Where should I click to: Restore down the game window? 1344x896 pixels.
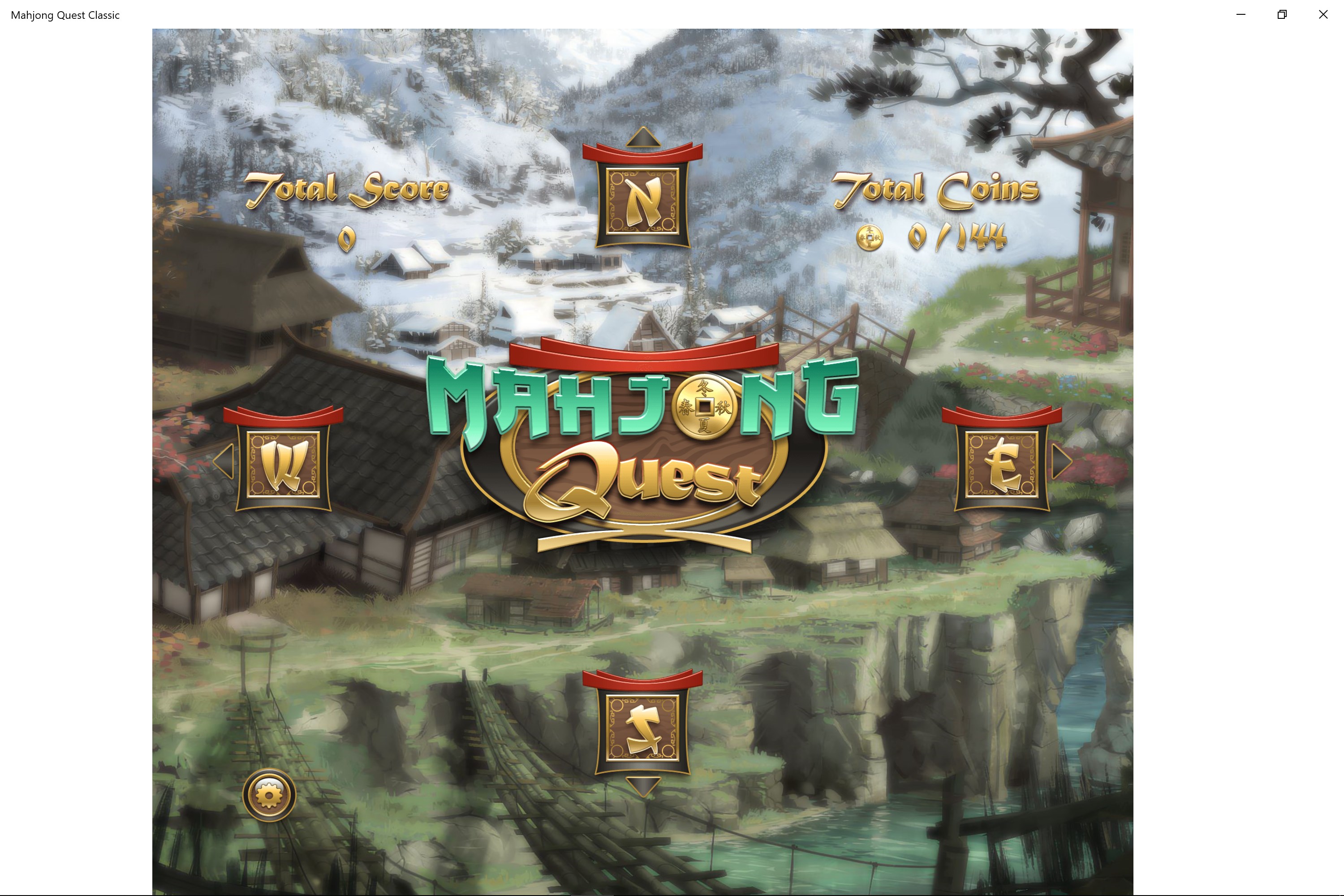pyautogui.click(x=1282, y=14)
